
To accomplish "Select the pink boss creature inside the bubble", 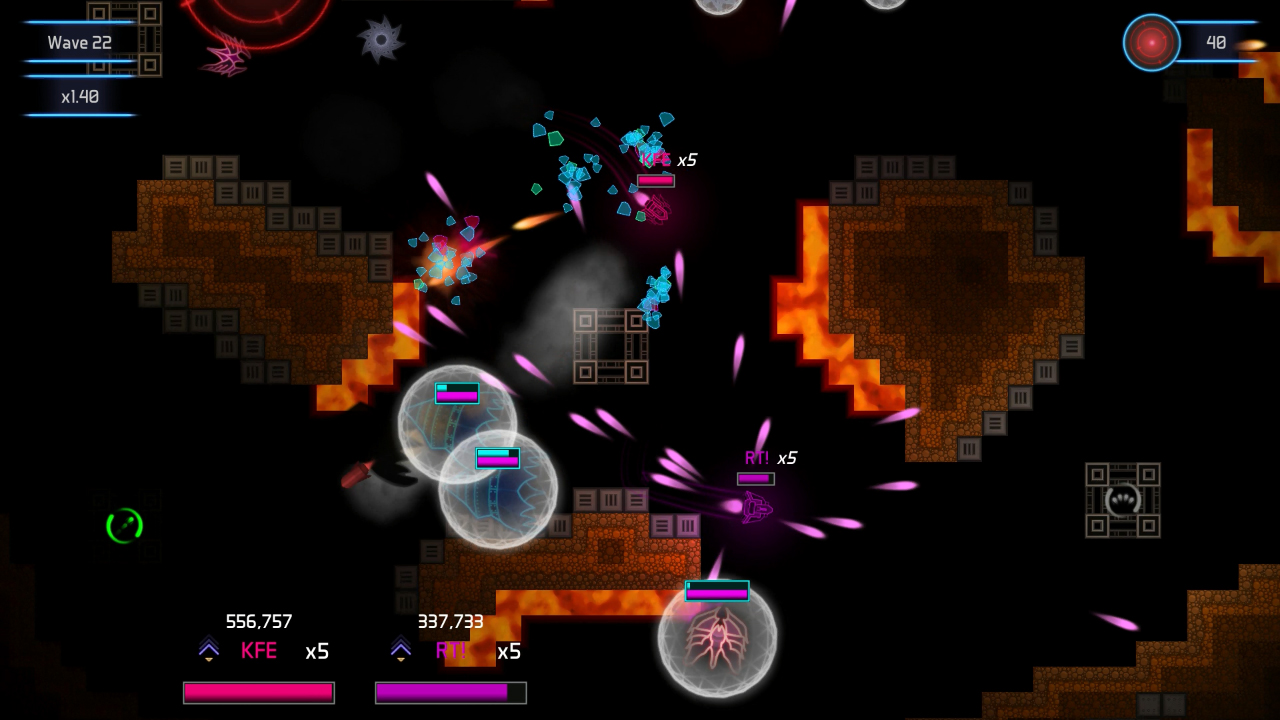I will [x=718, y=640].
